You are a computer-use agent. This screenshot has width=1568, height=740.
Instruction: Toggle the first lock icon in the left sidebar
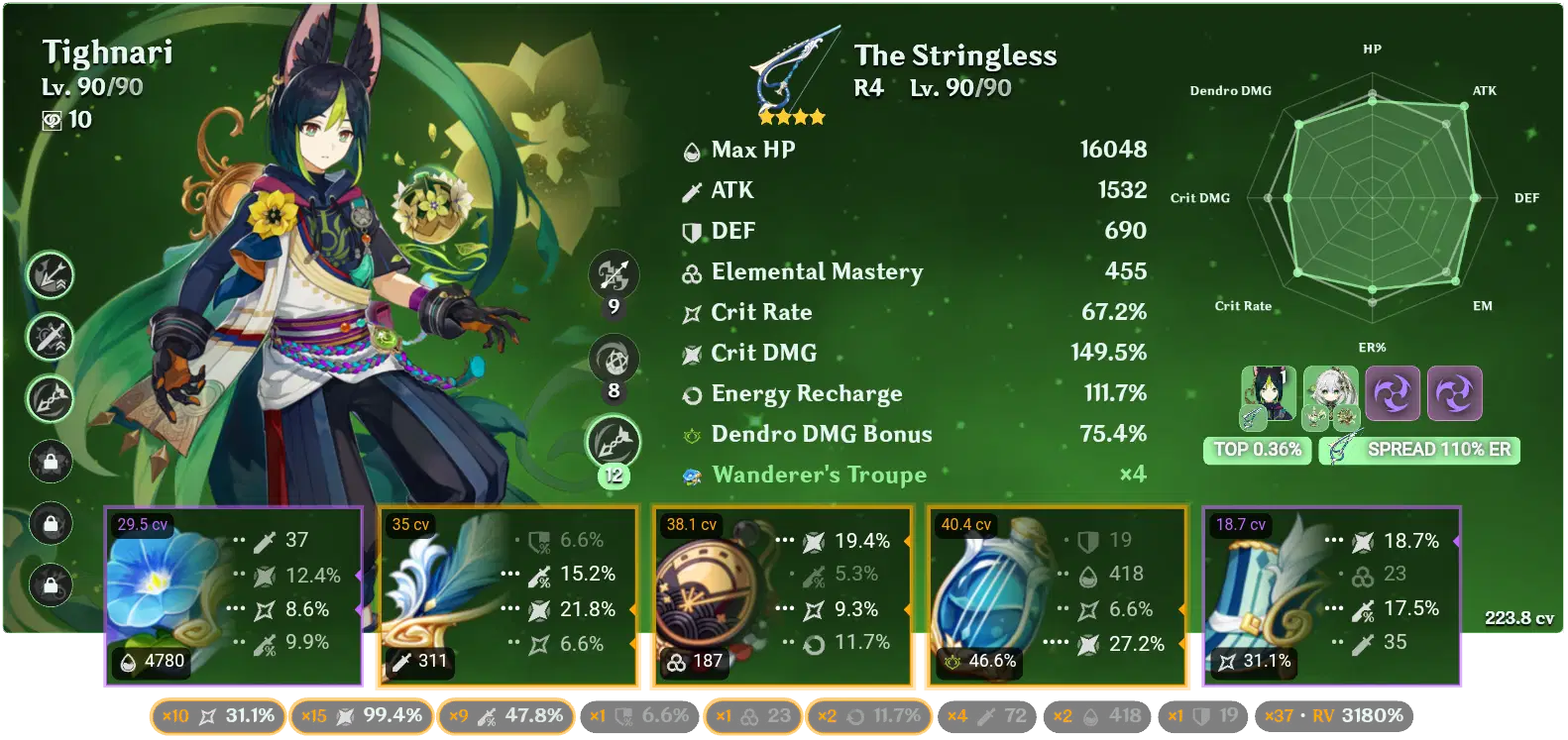[x=51, y=460]
